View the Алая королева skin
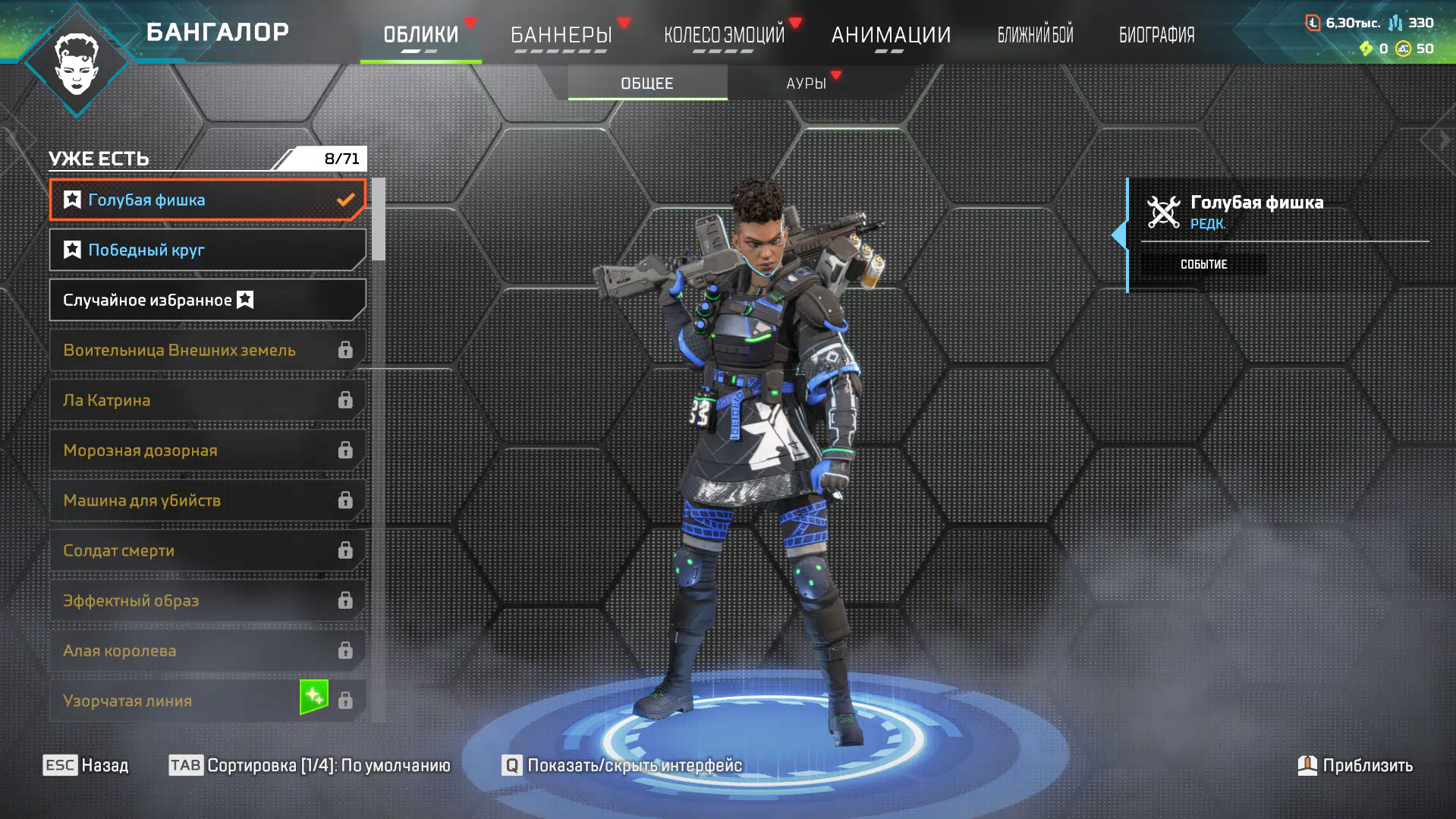This screenshot has height=819, width=1456. (206, 650)
